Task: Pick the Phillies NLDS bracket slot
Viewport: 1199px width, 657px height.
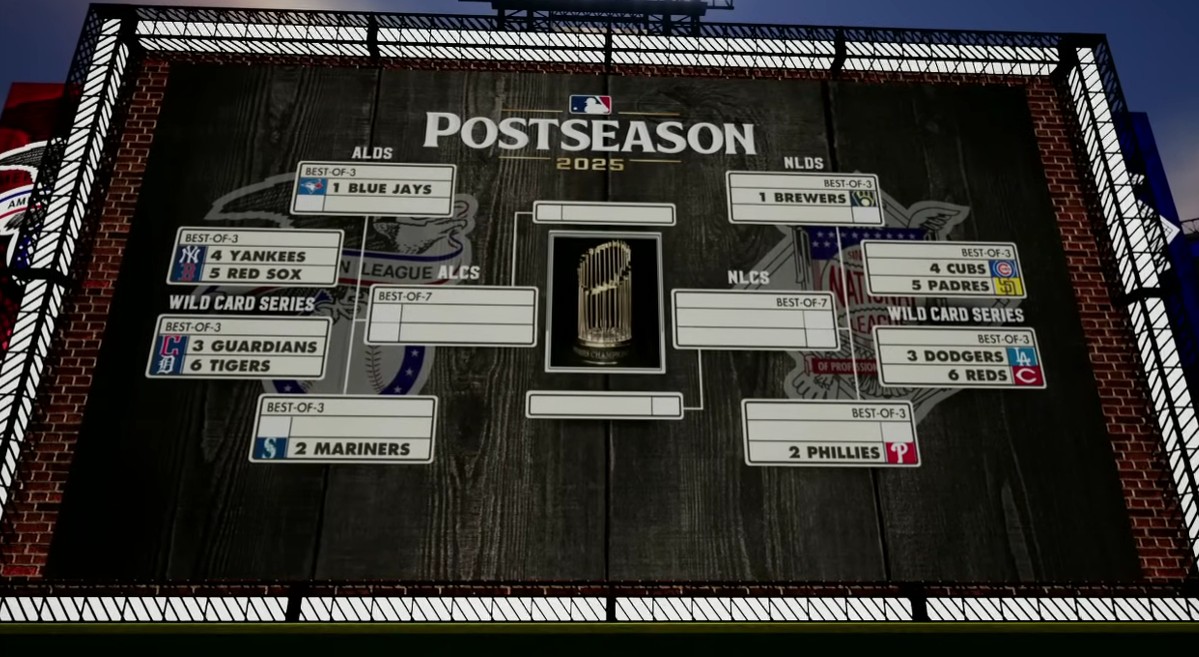Action: click(x=831, y=434)
